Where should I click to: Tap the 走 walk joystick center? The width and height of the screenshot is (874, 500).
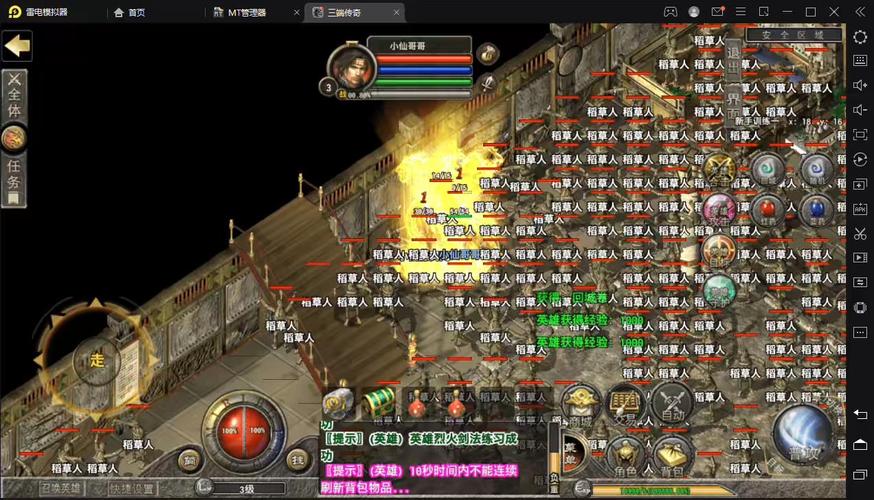[x=97, y=360]
